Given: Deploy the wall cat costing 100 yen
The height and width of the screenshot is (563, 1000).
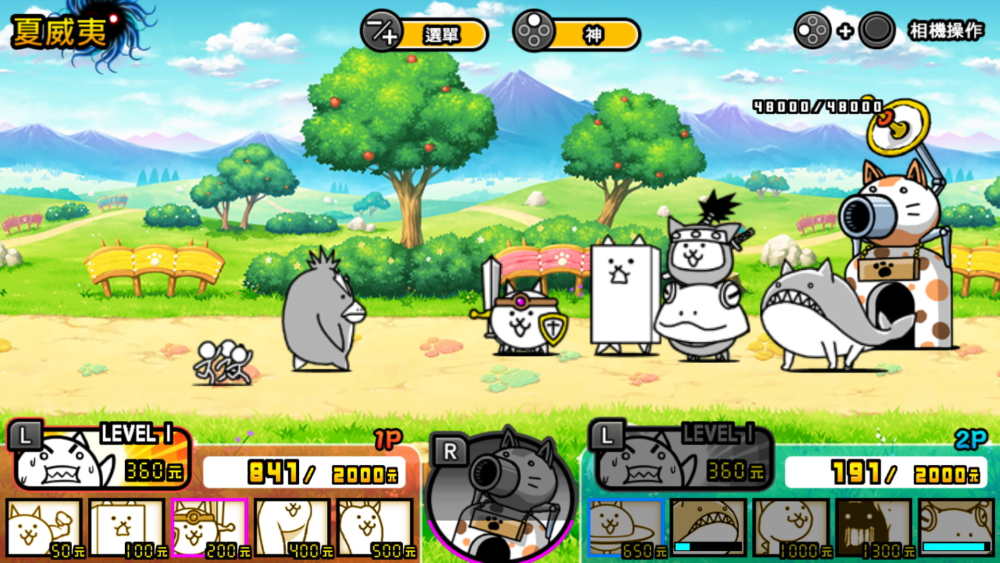Looking at the screenshot, I should tap(127, 527).
